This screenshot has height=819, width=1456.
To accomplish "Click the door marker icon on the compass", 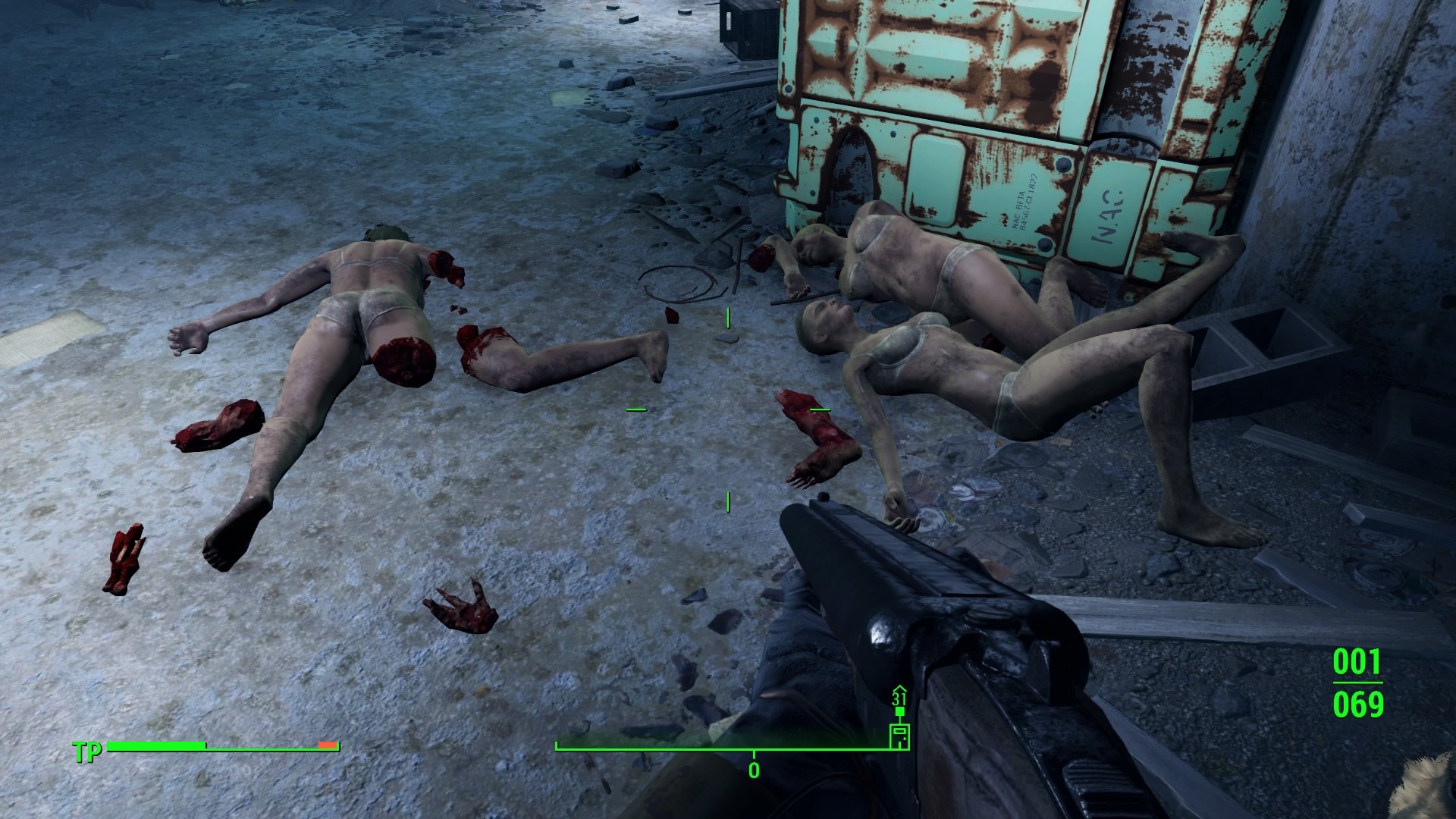I will point(899,738).
